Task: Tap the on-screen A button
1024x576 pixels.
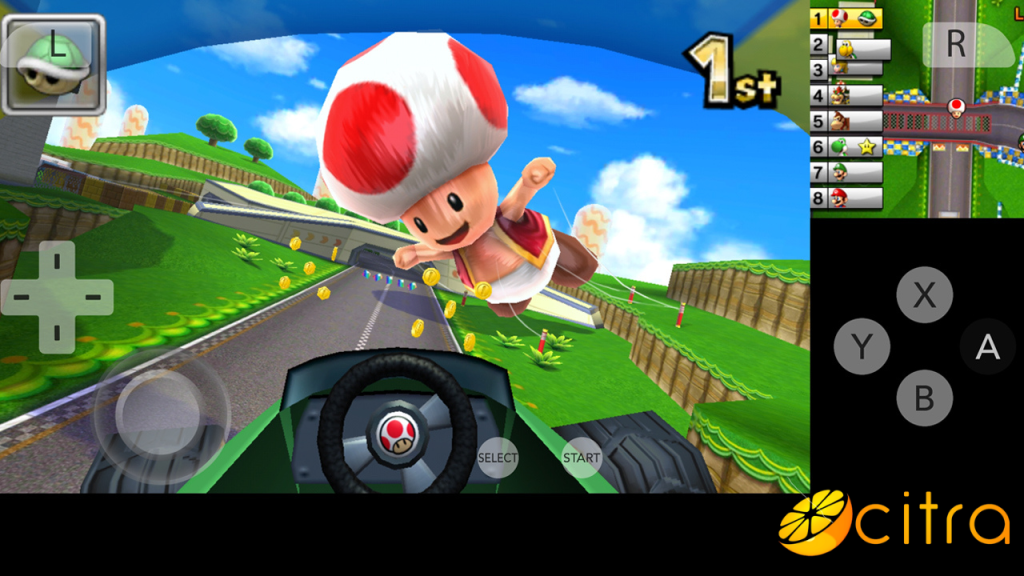Action: [987, 347]
